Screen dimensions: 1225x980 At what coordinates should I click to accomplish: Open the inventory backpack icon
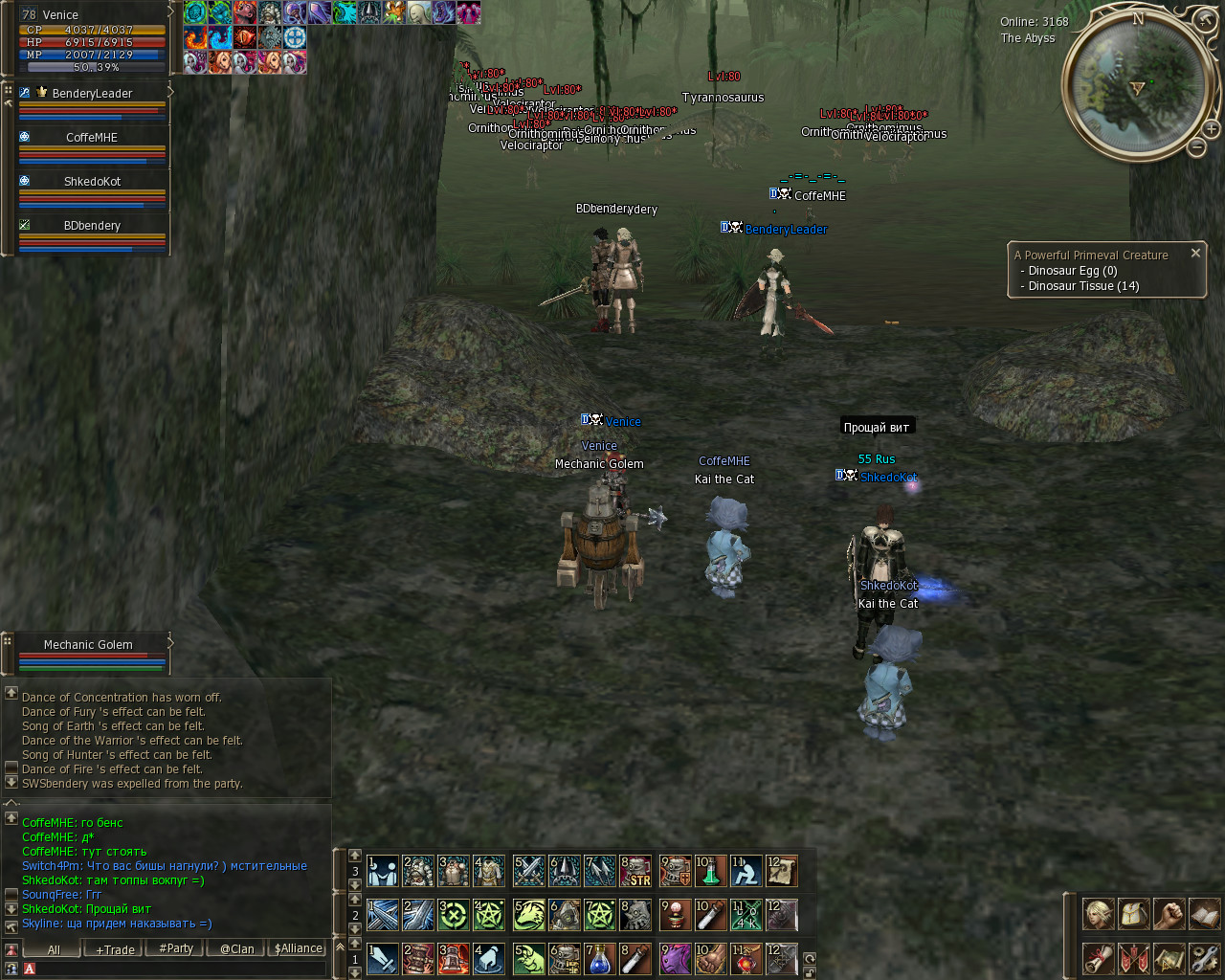coord(1133,914)
